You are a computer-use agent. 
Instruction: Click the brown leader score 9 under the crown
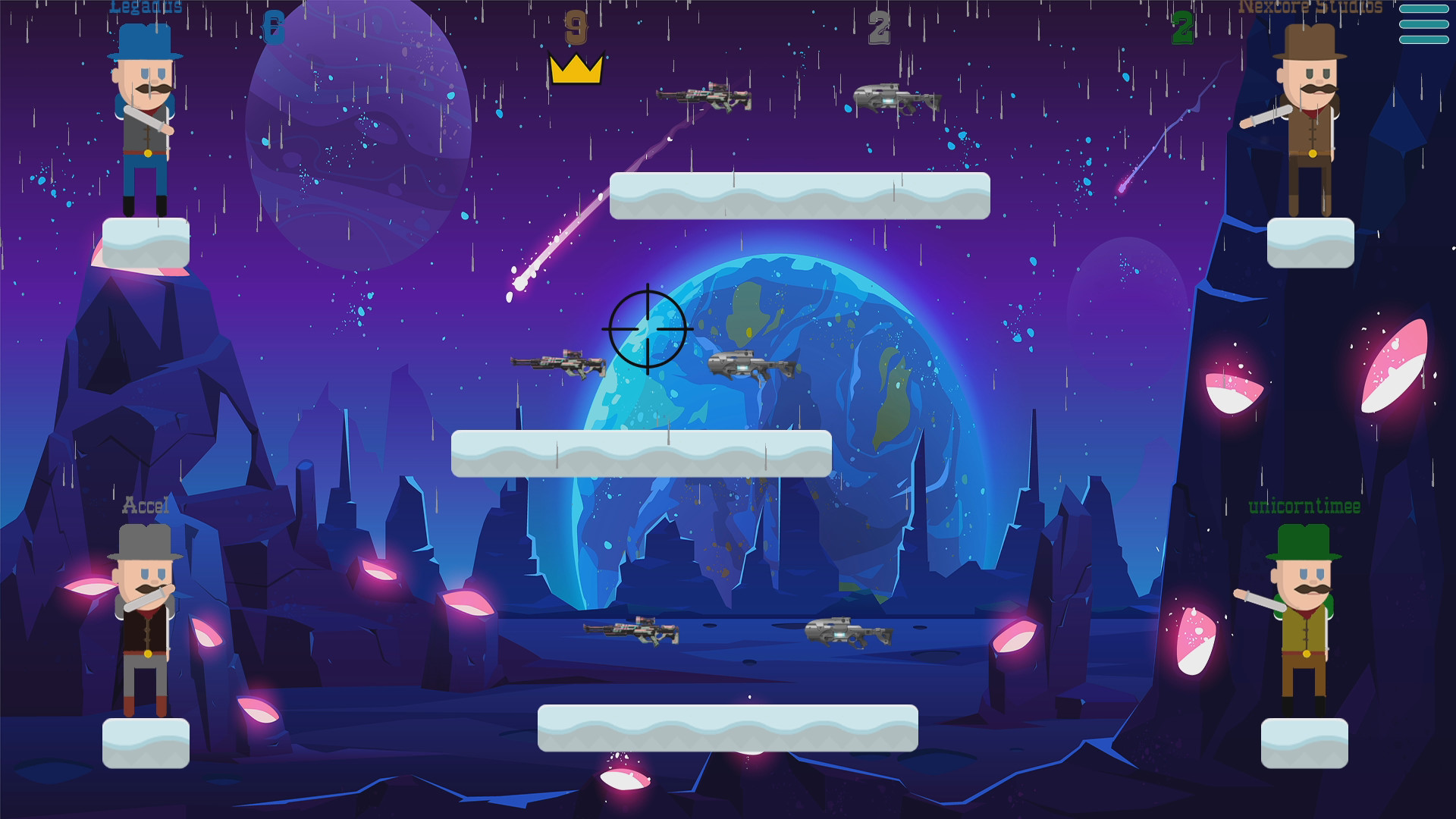point(574,27)
